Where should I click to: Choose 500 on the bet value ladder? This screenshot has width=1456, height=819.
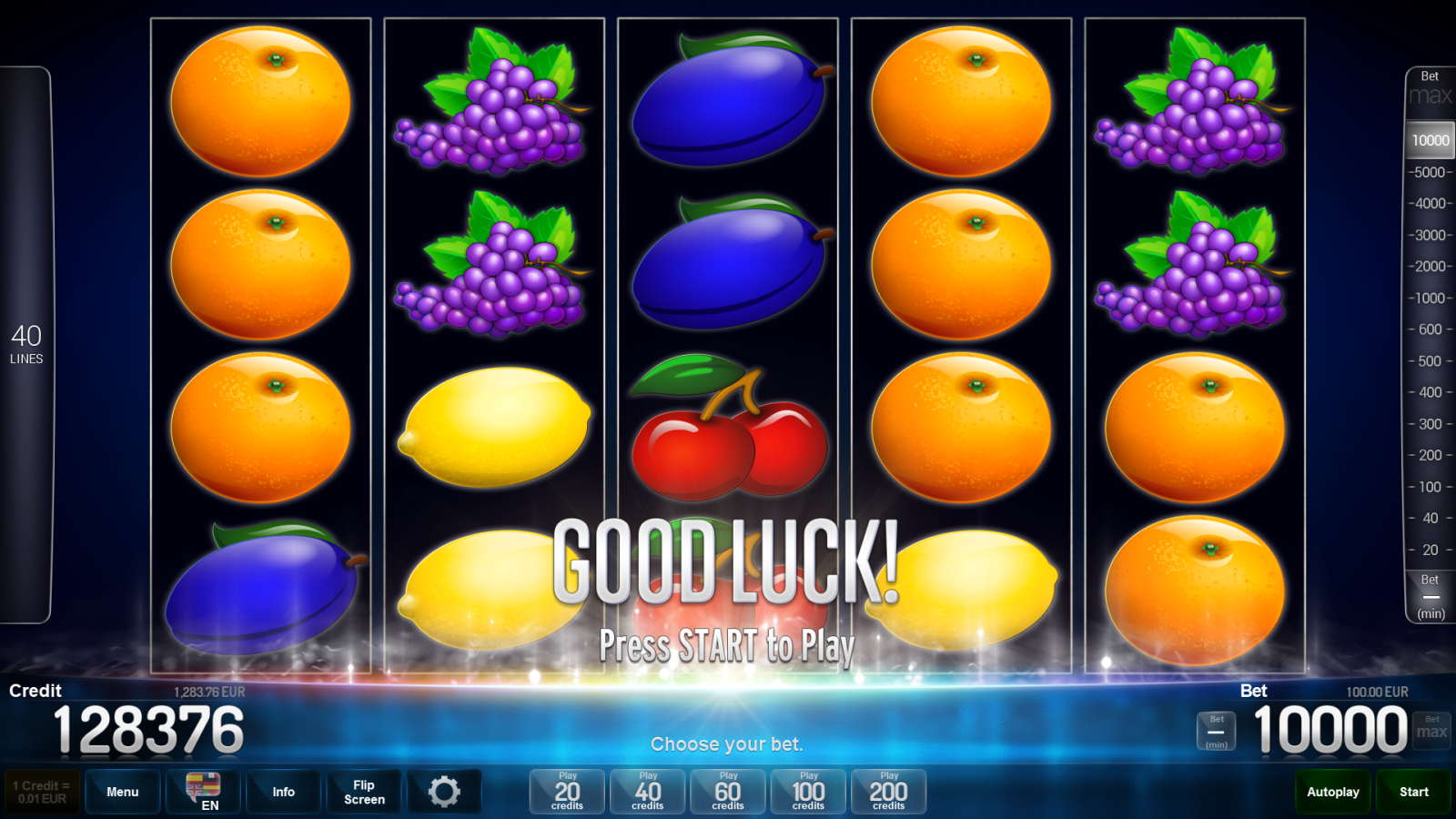click(1430, 361)
